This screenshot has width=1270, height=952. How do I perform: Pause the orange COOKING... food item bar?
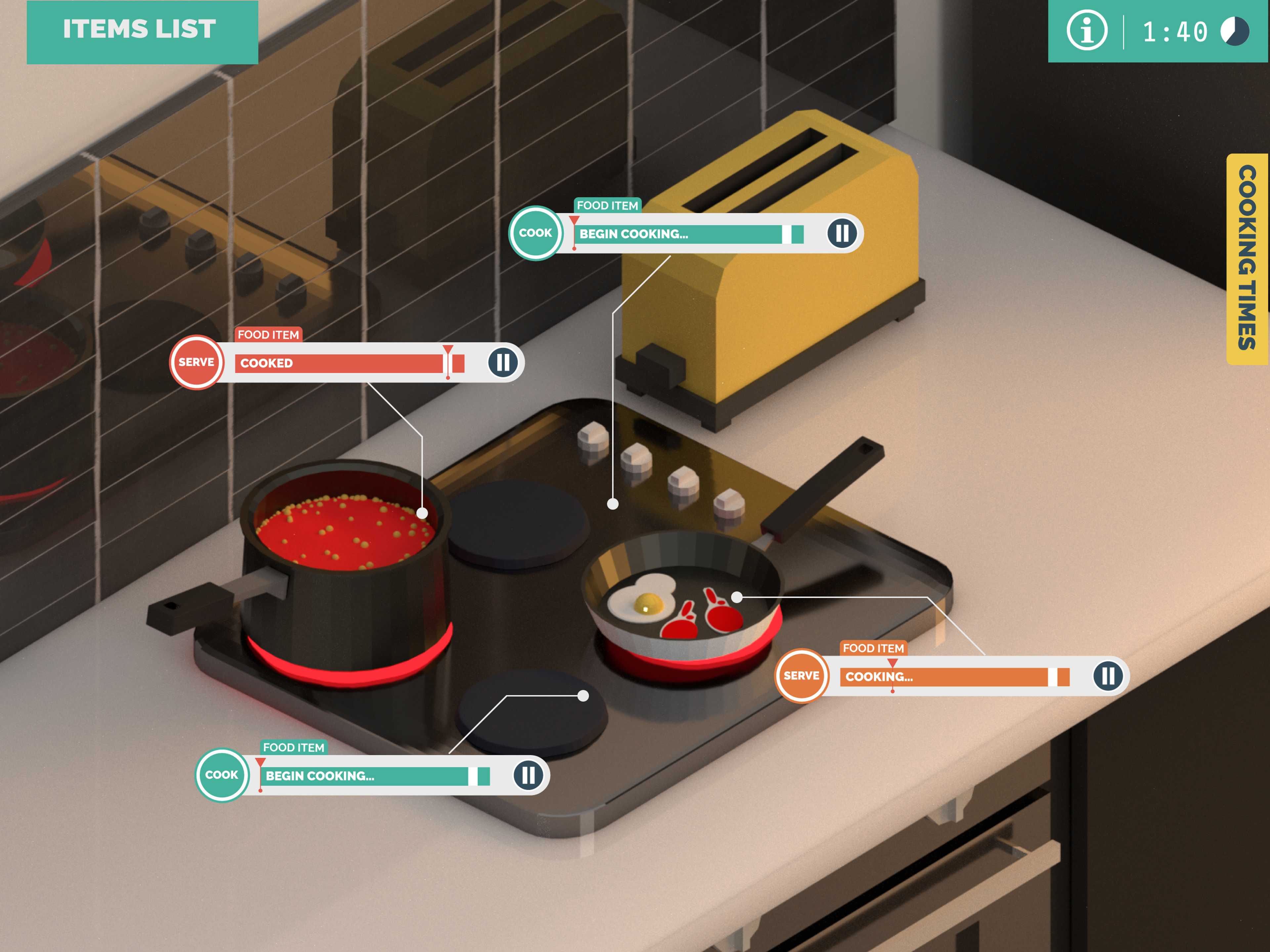coord(1108,676)
